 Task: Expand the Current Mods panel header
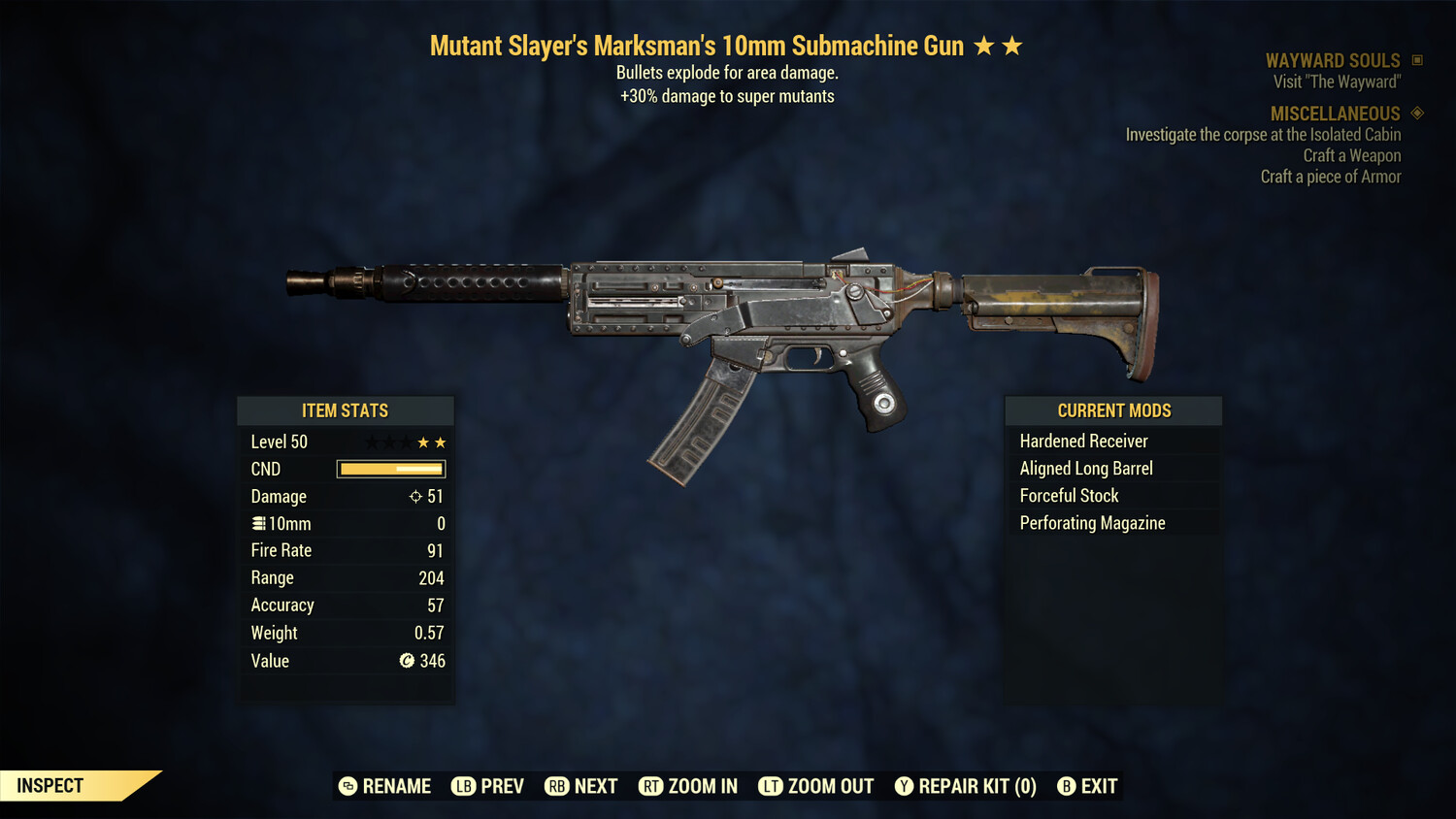point(1113,410)
